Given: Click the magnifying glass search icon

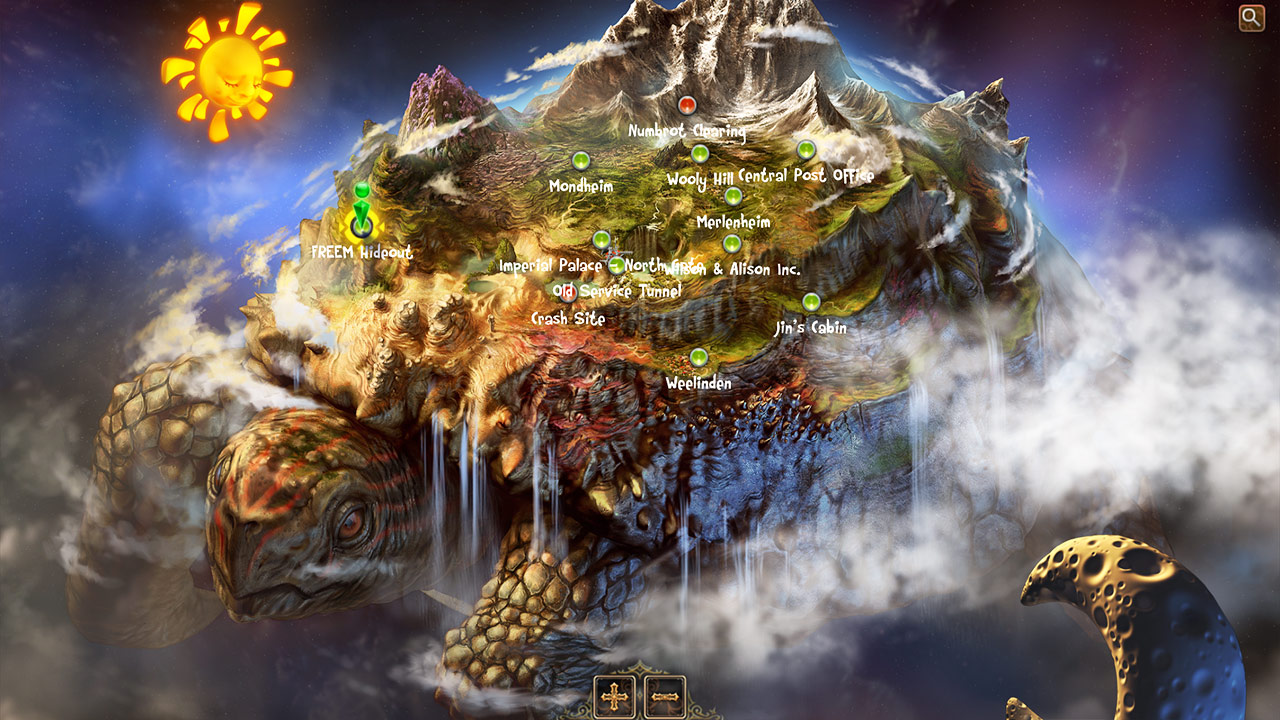Looking at the screenshot, I should tap(1252, 17).
